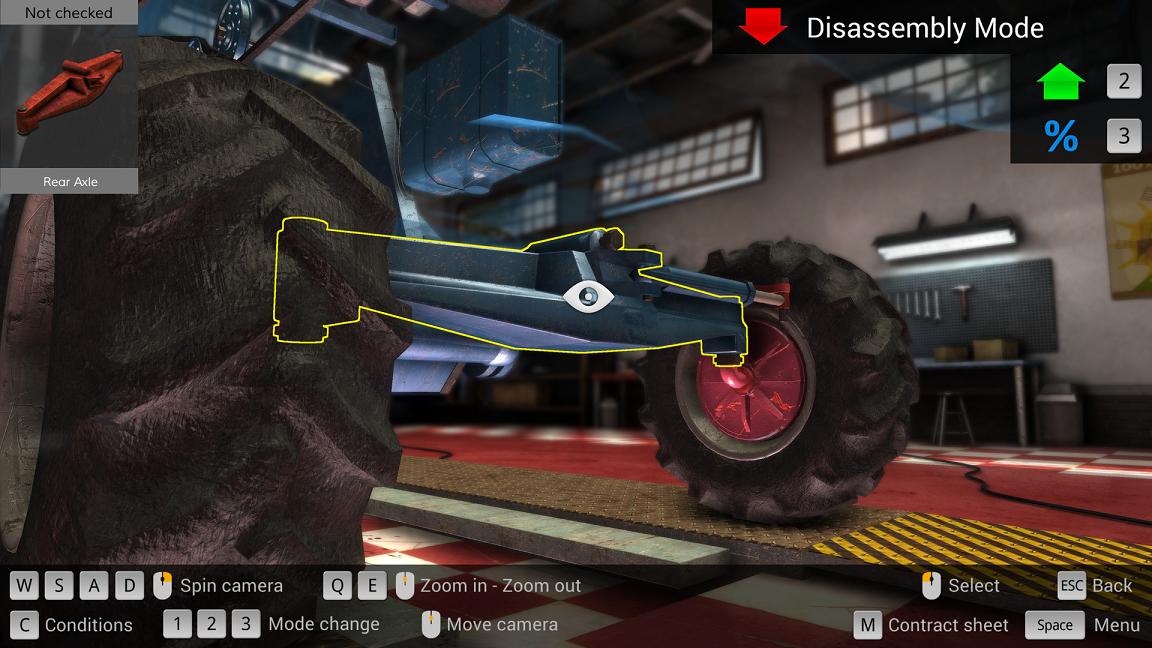The image size is (1152, 648).
Task: Switch to the blue percent examine mode
Action: pyautogui.click(x=1061, y=136)
